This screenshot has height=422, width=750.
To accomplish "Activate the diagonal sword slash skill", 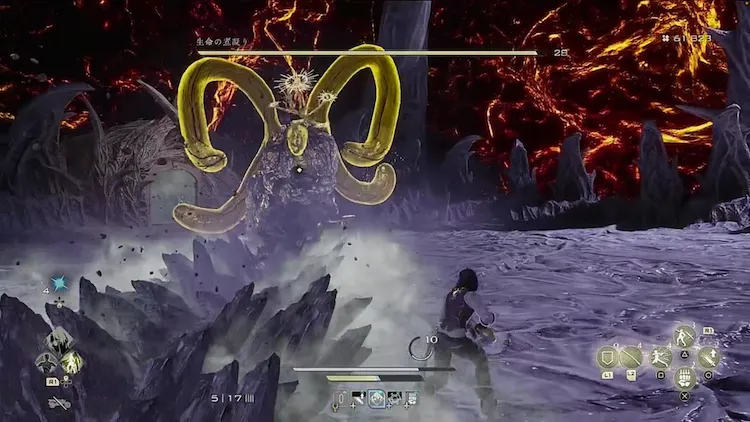I will tap(632, 357).
